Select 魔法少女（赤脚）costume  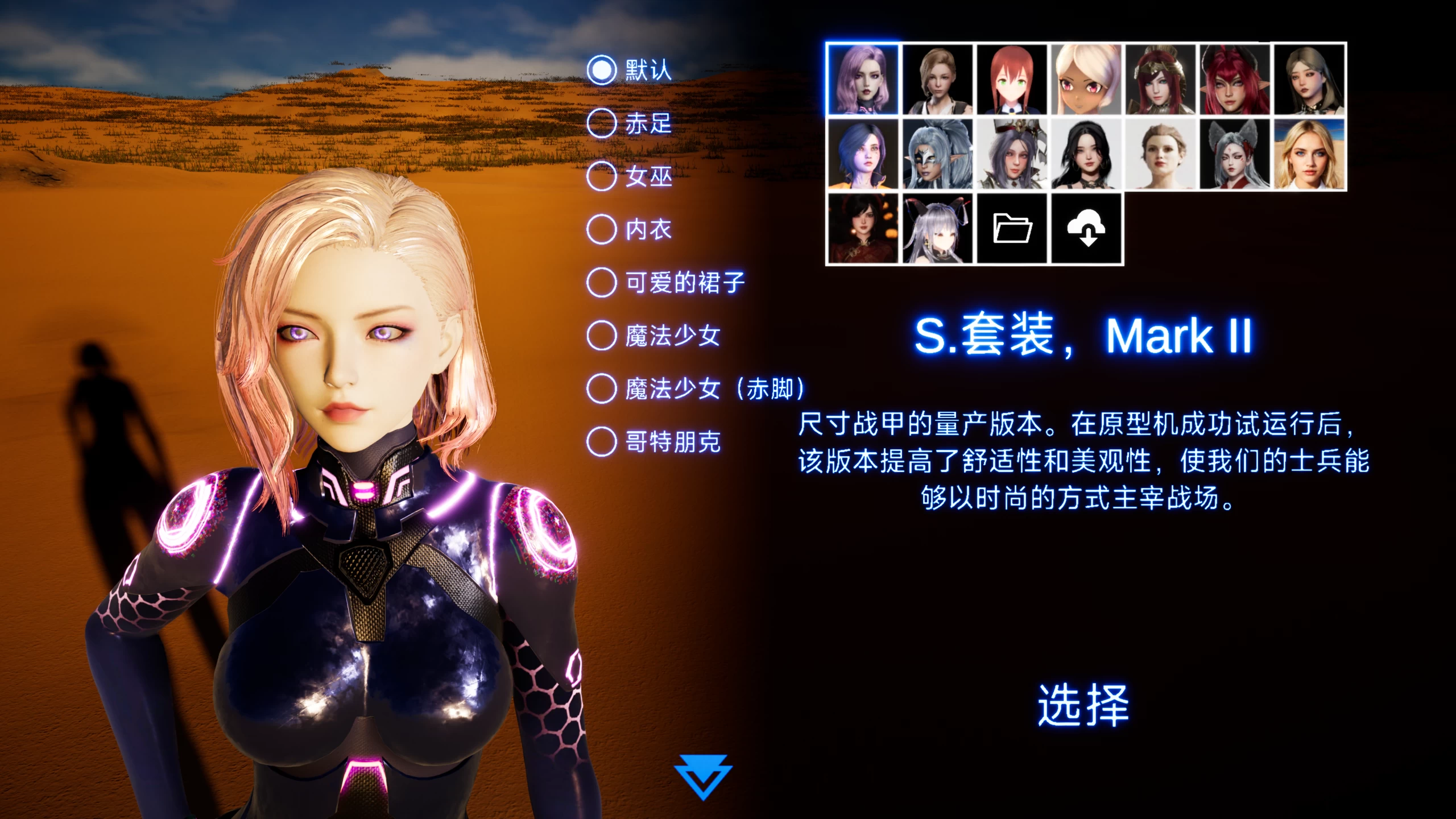[601, 387]
